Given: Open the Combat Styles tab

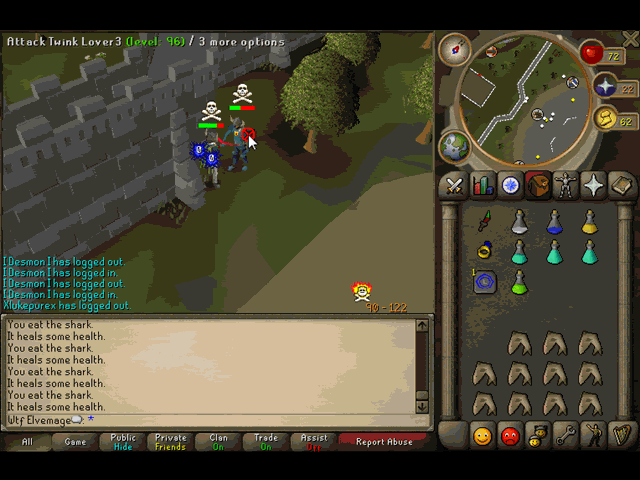Looking at the screenshot, I should click(x=455, y=186).
